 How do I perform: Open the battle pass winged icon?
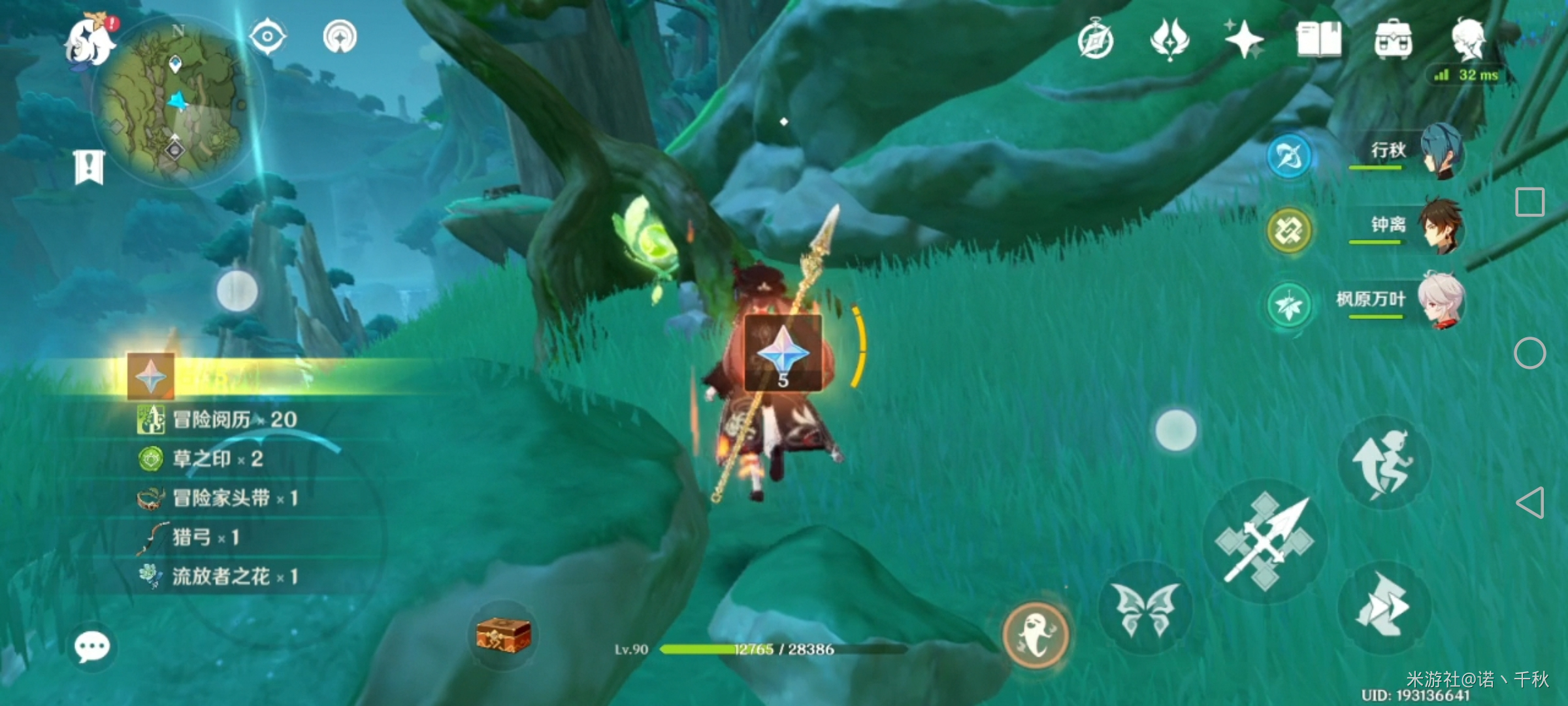[1169, 39]
